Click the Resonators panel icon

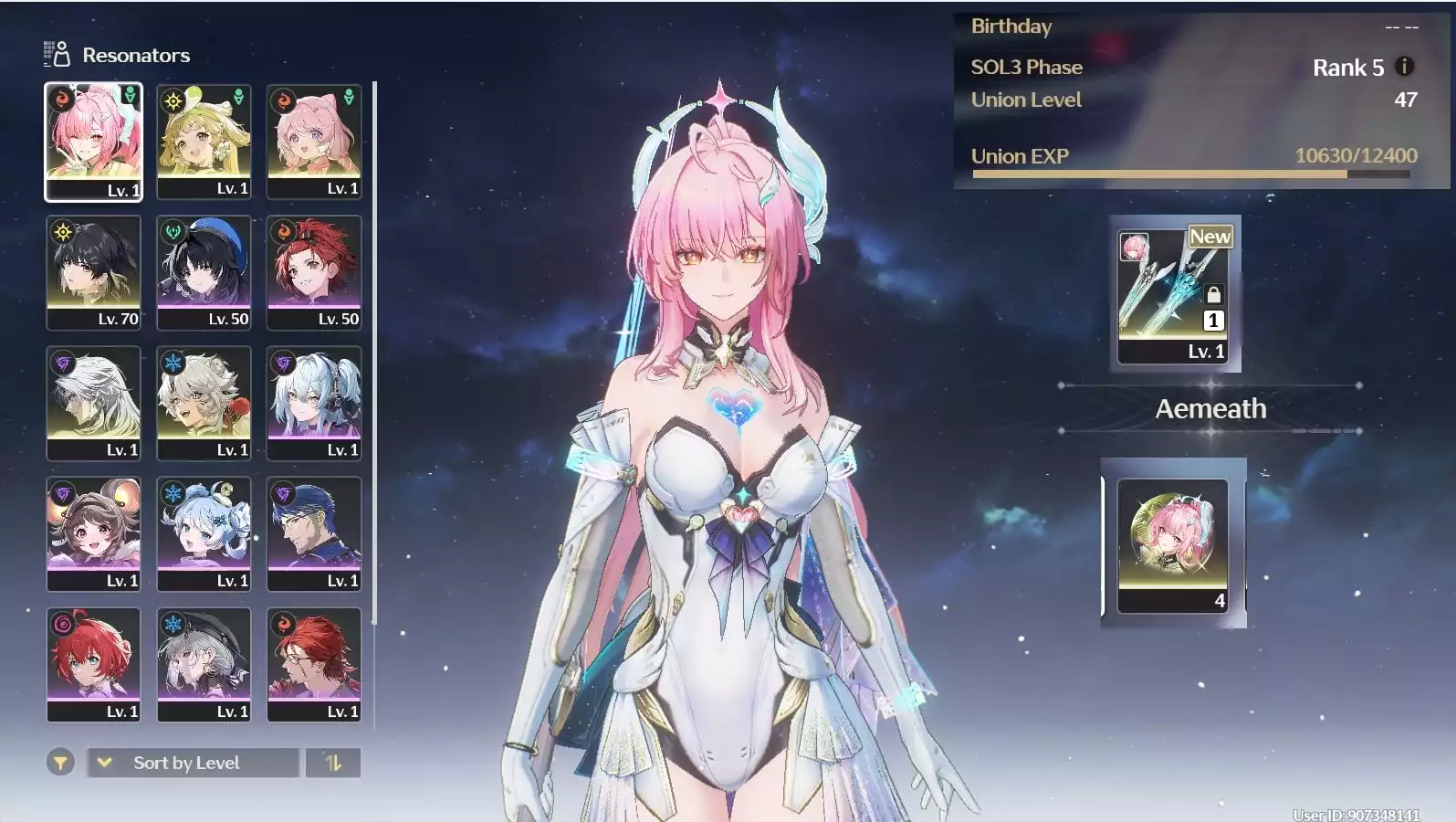tap(55, 54)
